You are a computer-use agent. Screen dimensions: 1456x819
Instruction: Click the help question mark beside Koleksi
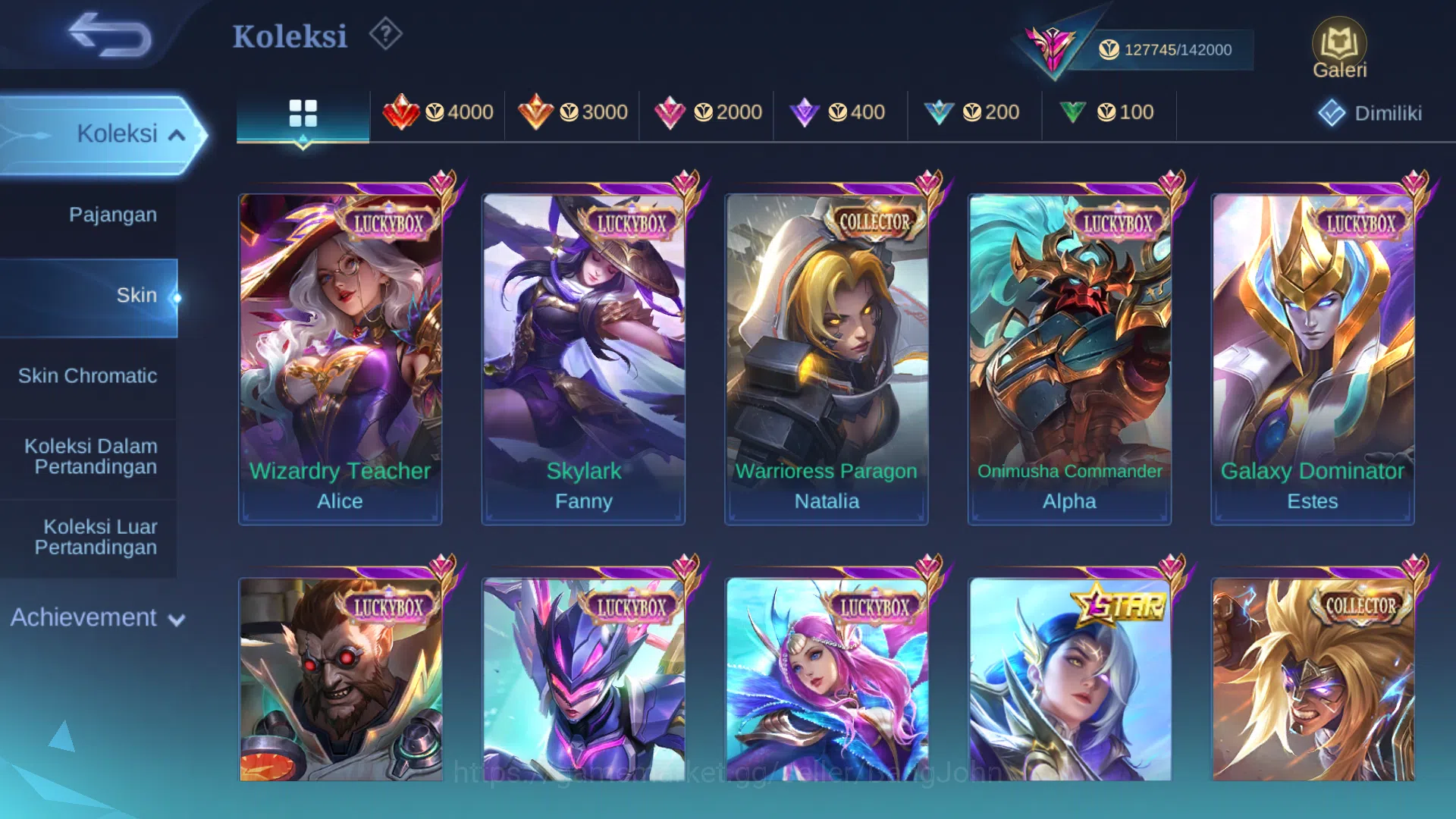tap(385, 35)
